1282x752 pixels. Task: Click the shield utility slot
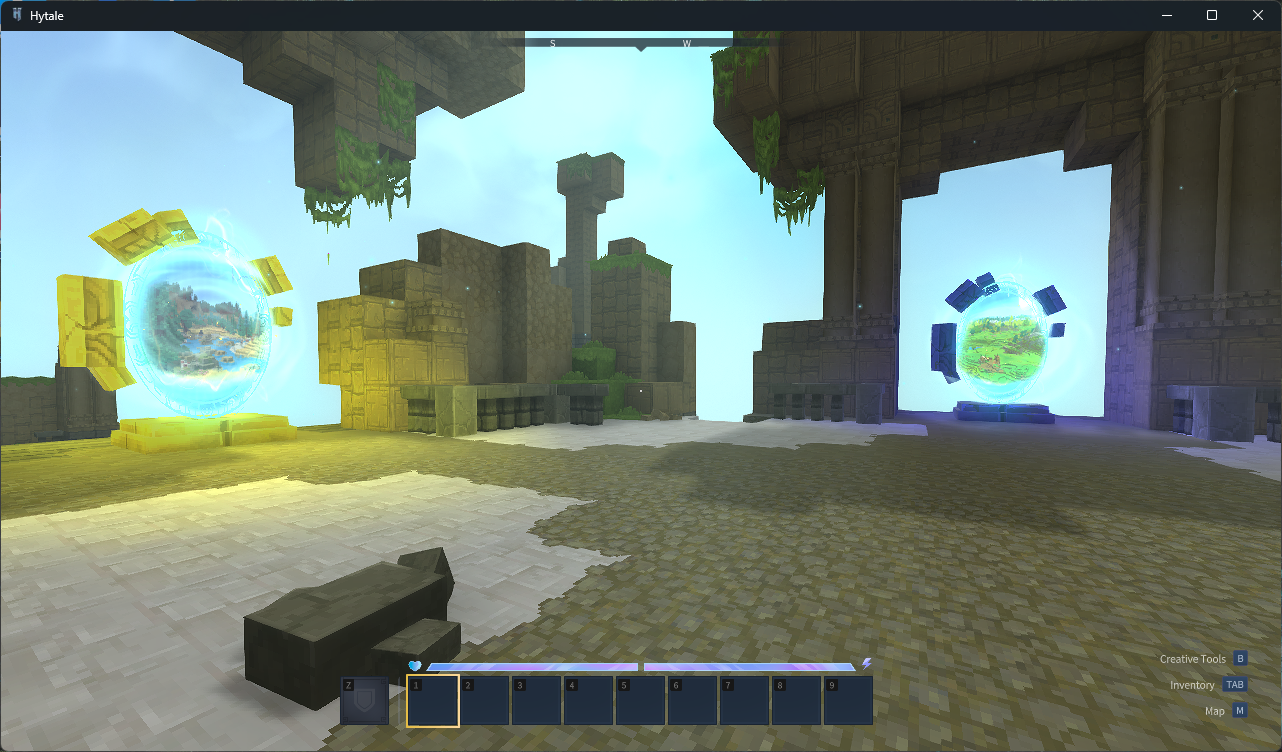[364, 700]
